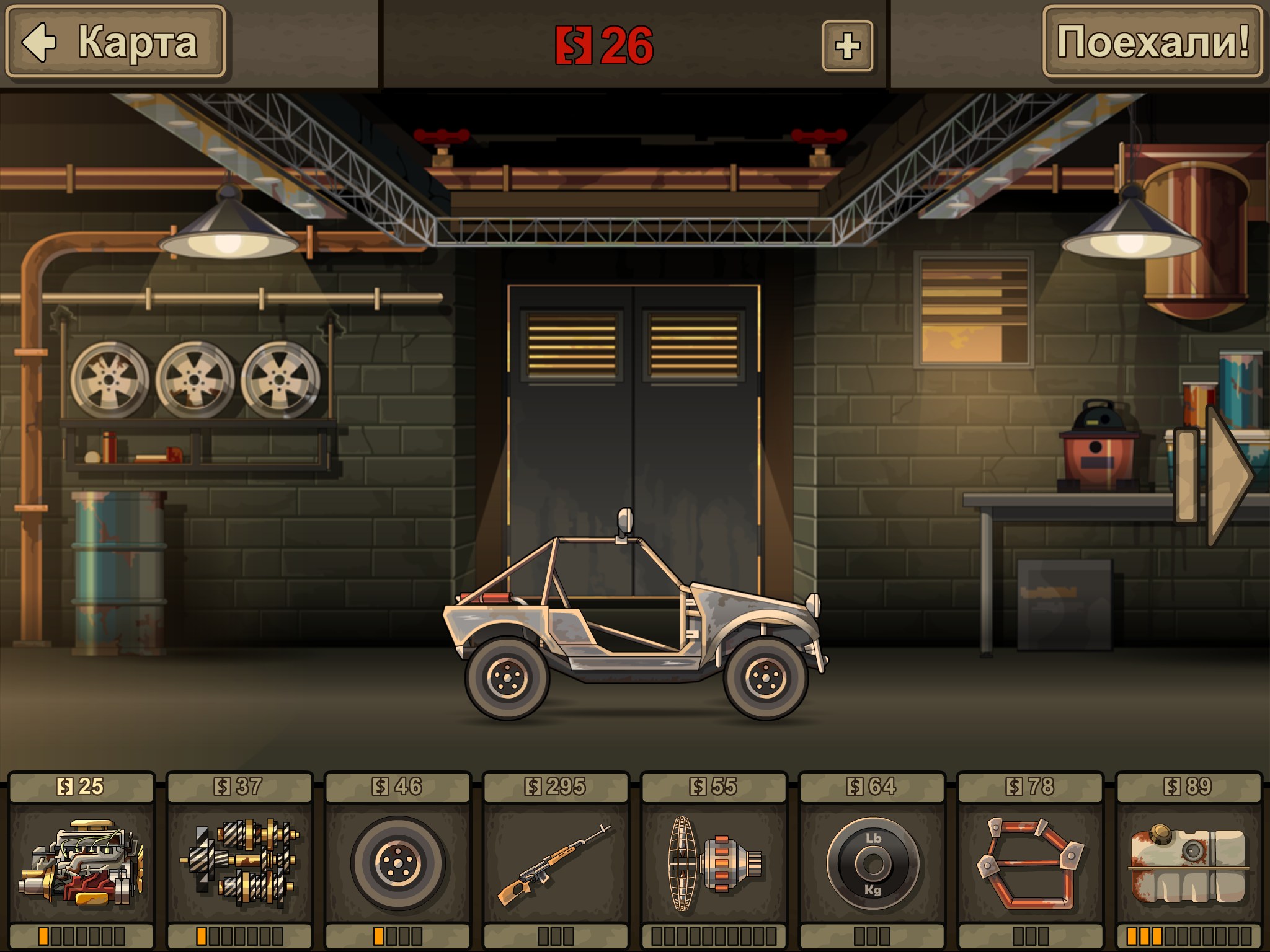Viewport: 1270px width, 952px height.
Task: Select the gearbox transmission upgrade
Action: 240,863
